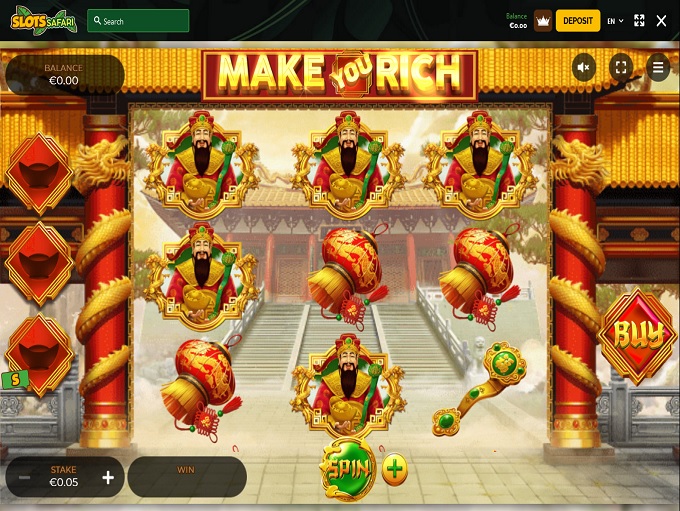Toggle the game sound mute icon
This screenshot has height=511, width=680.
[585, 68]
